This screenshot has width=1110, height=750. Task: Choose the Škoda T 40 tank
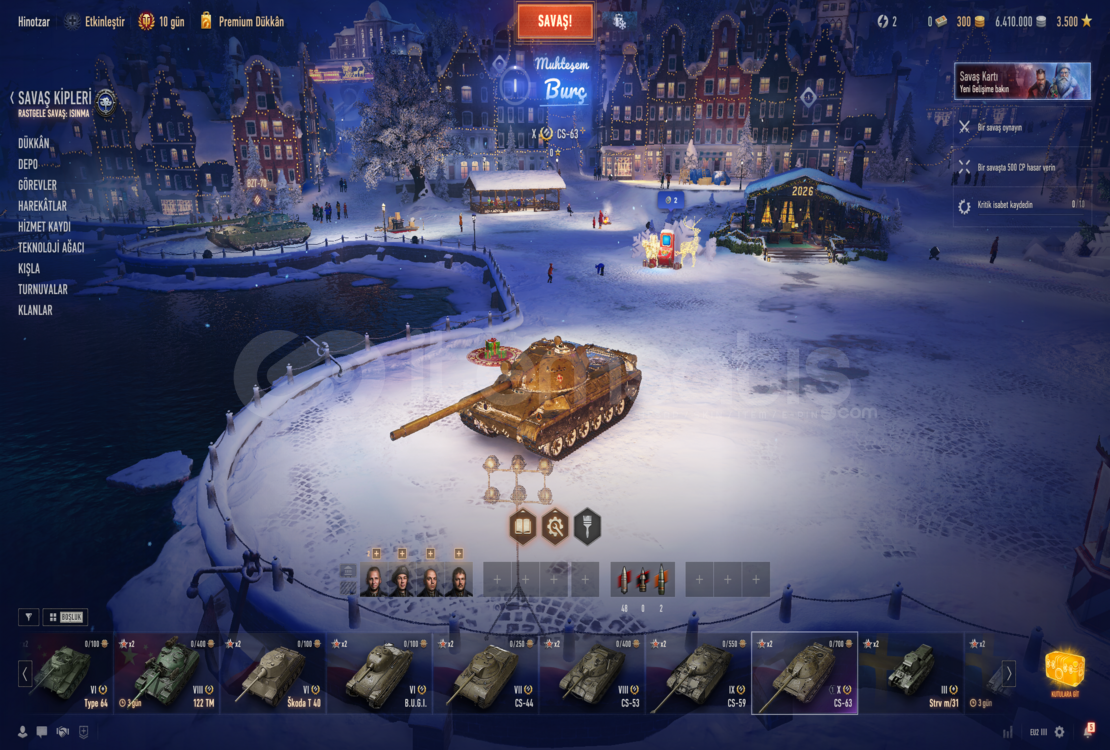(x=275, y=672)
